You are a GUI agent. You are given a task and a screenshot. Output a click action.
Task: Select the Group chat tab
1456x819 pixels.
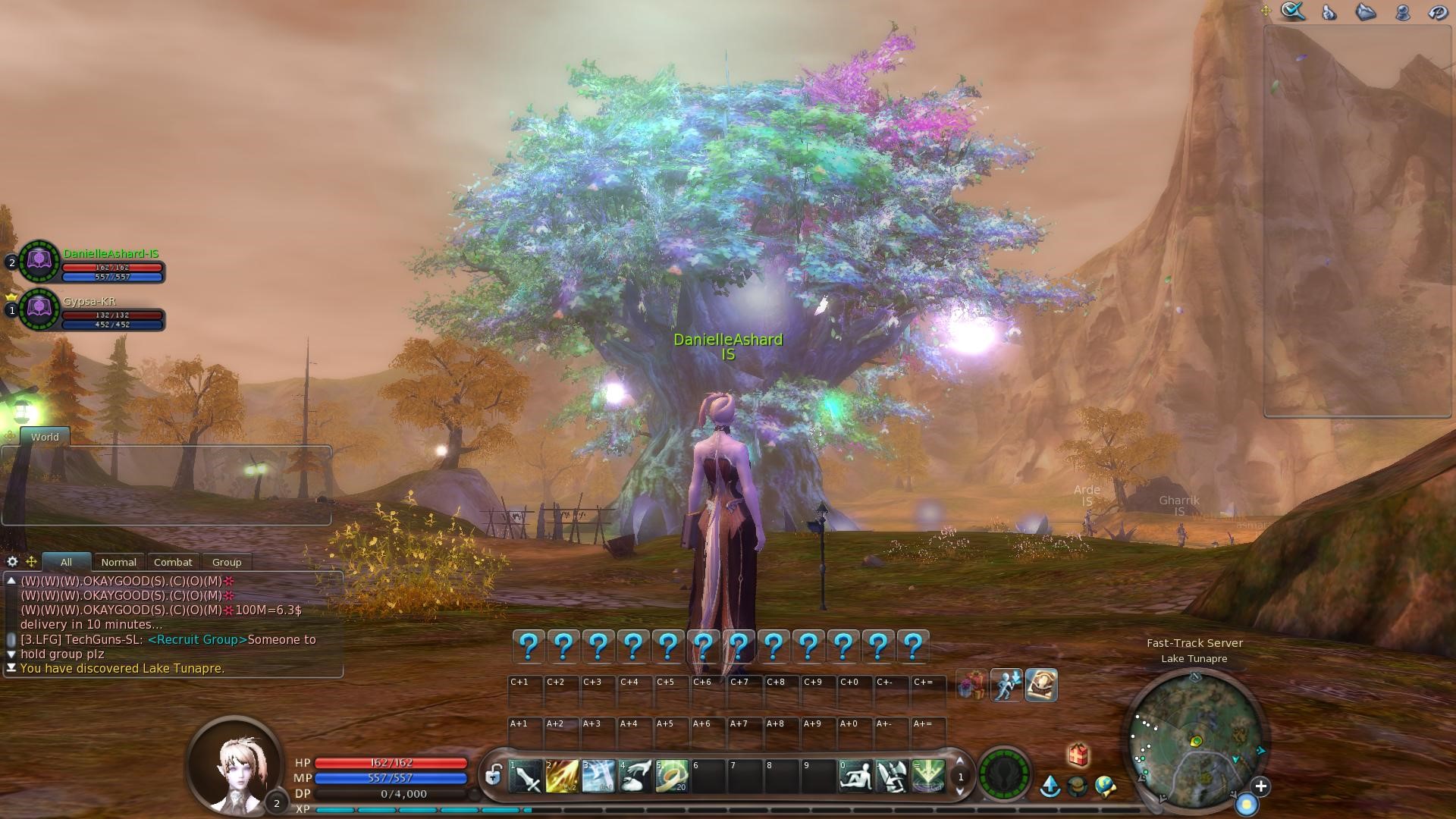227,562
